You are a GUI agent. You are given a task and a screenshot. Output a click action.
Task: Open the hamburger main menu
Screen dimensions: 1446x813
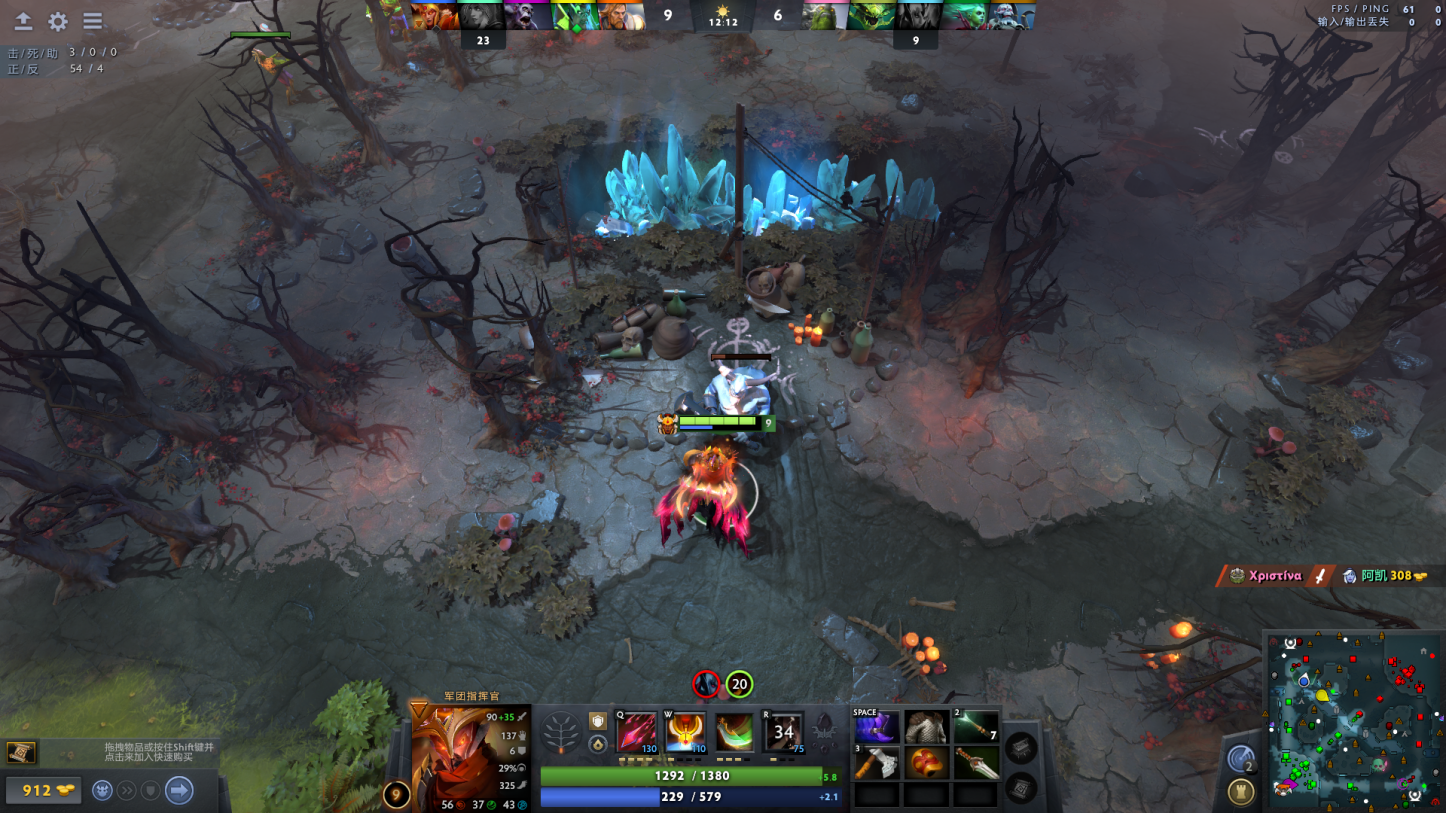pyautogui.click(x=92, y=21)
